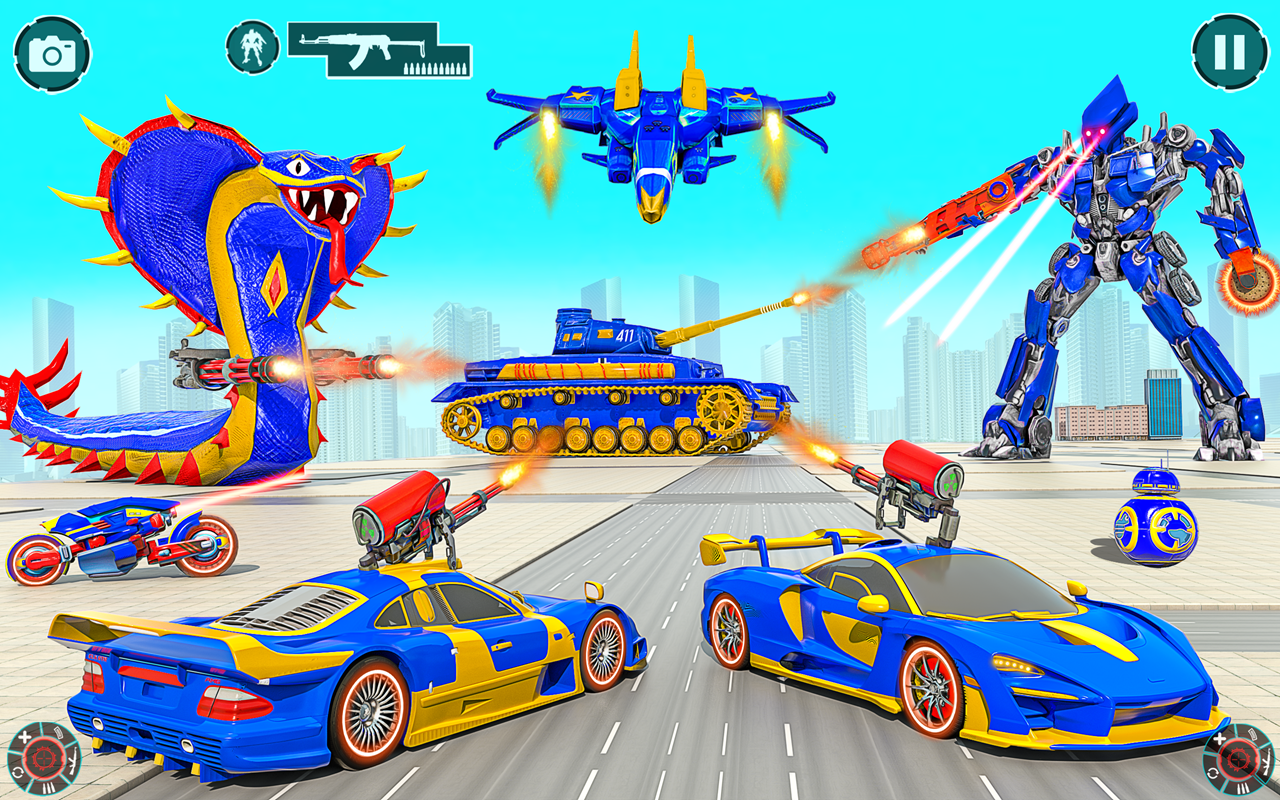Tap the magazine segment on the right wheel
The image size is (1280, 800).
(1252, 735)
